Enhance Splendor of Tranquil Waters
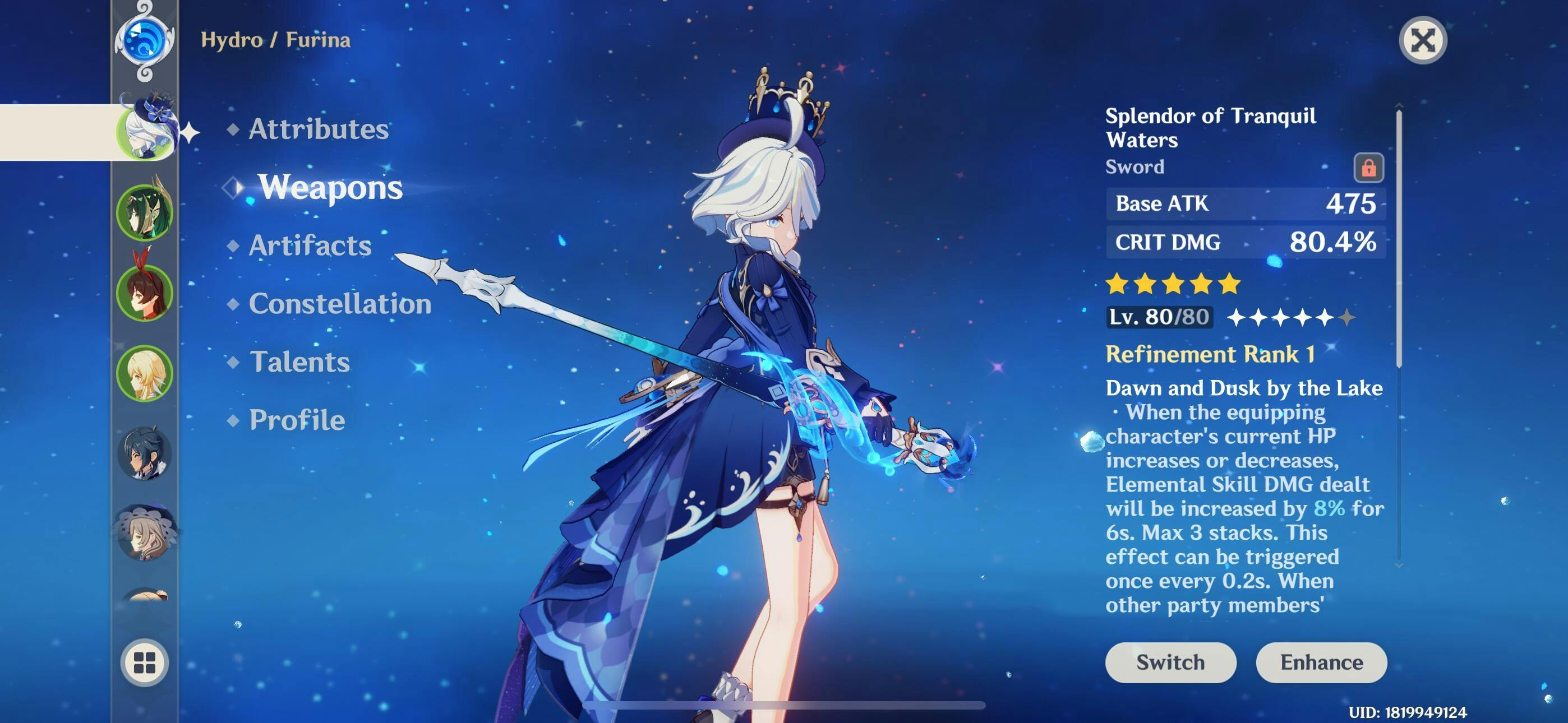The width and height of the screenshot is (1568, 723). [1321, 662]
